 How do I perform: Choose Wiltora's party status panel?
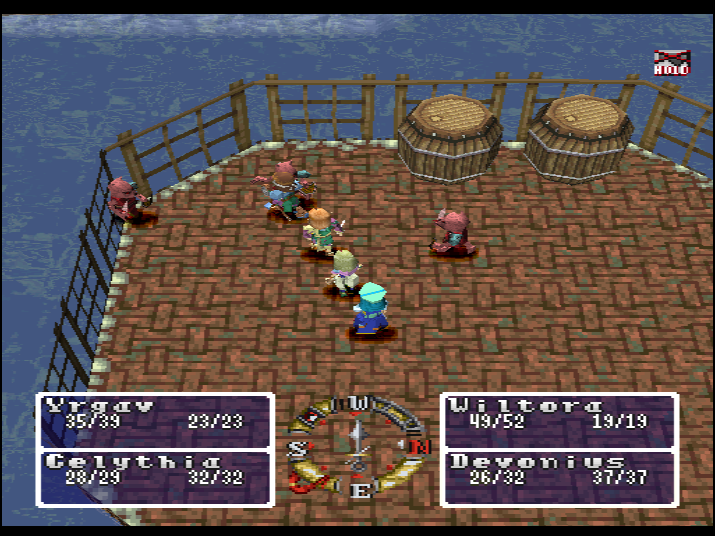560,420
